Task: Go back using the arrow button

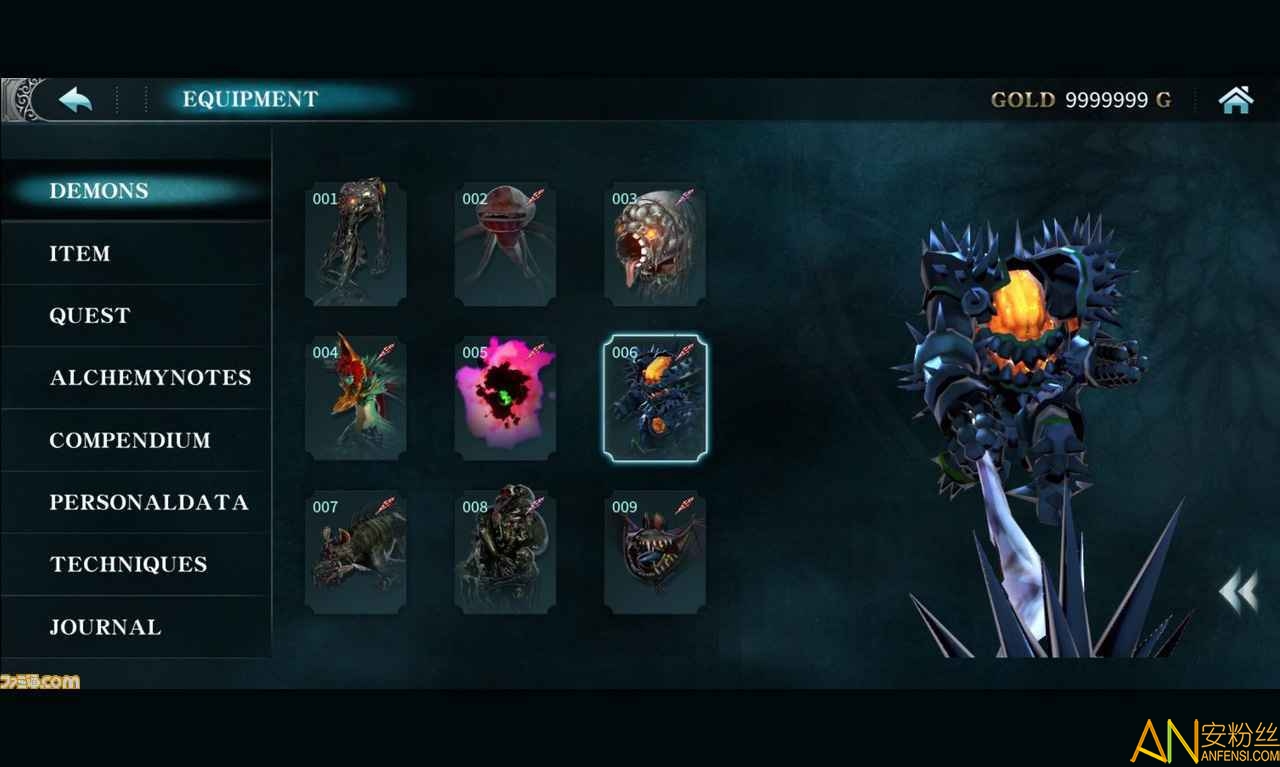Action: pyautogui.click(x=75, y=99)
